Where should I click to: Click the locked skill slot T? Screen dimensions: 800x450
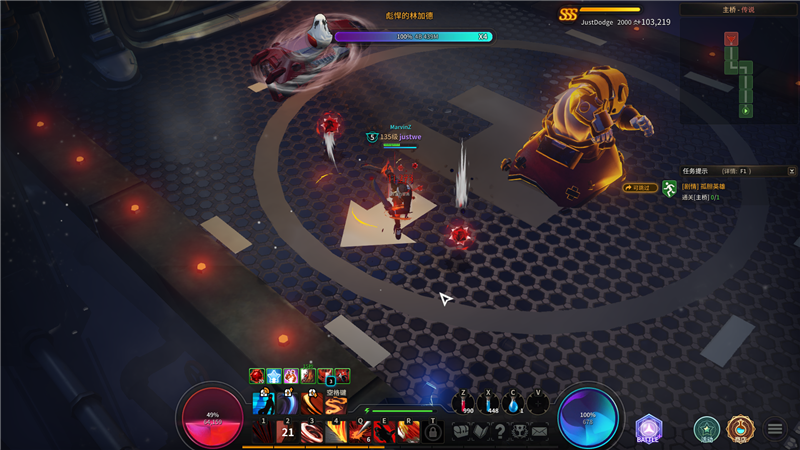[x=433, y=431]
